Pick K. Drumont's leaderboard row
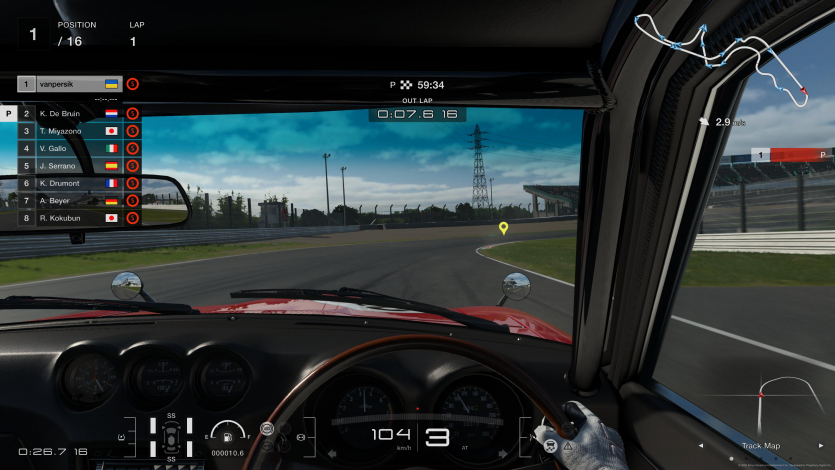This screenshot has height=470, width=835. pos(70,183)
